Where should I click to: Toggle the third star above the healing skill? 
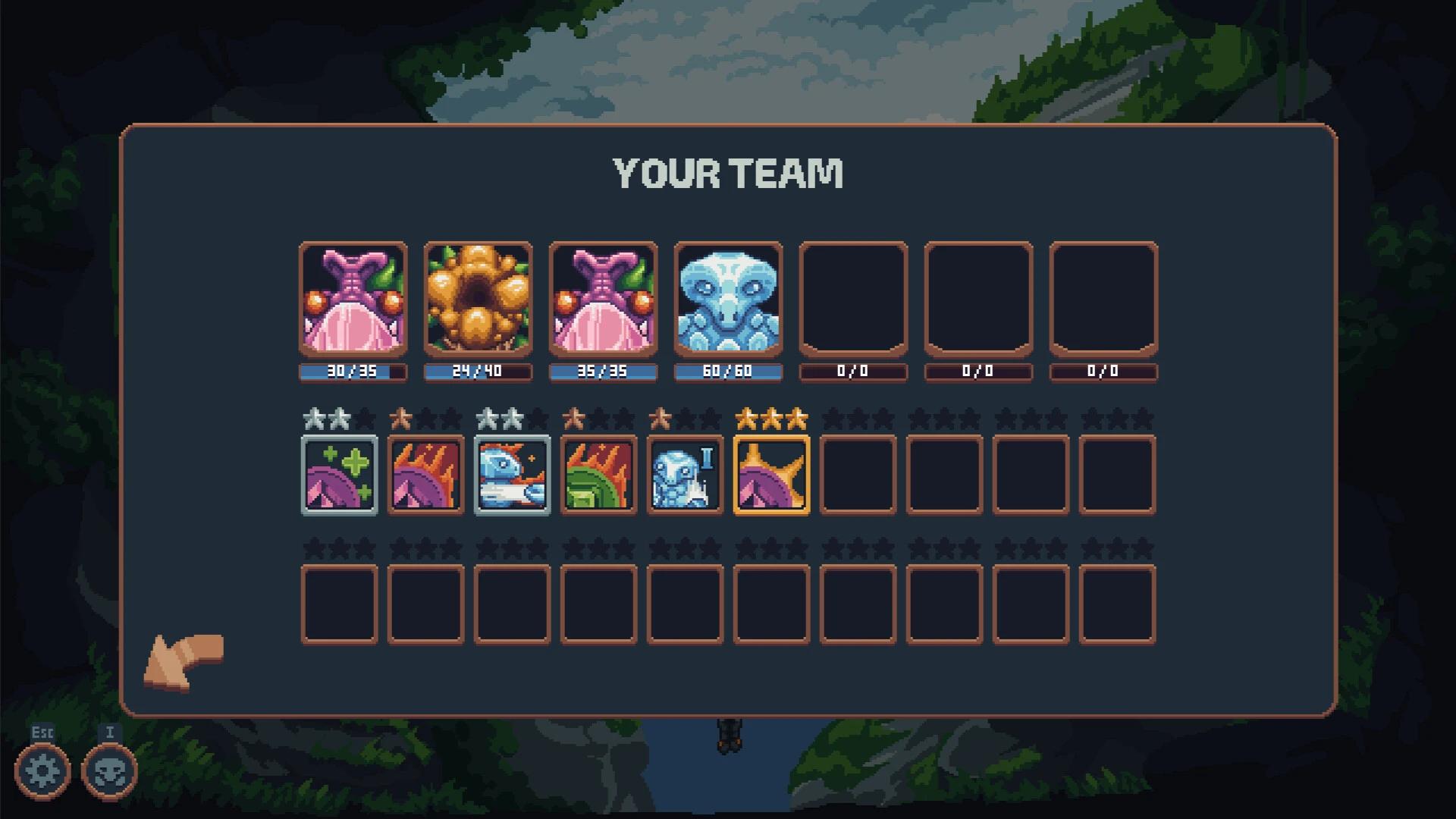pos(363,416)
